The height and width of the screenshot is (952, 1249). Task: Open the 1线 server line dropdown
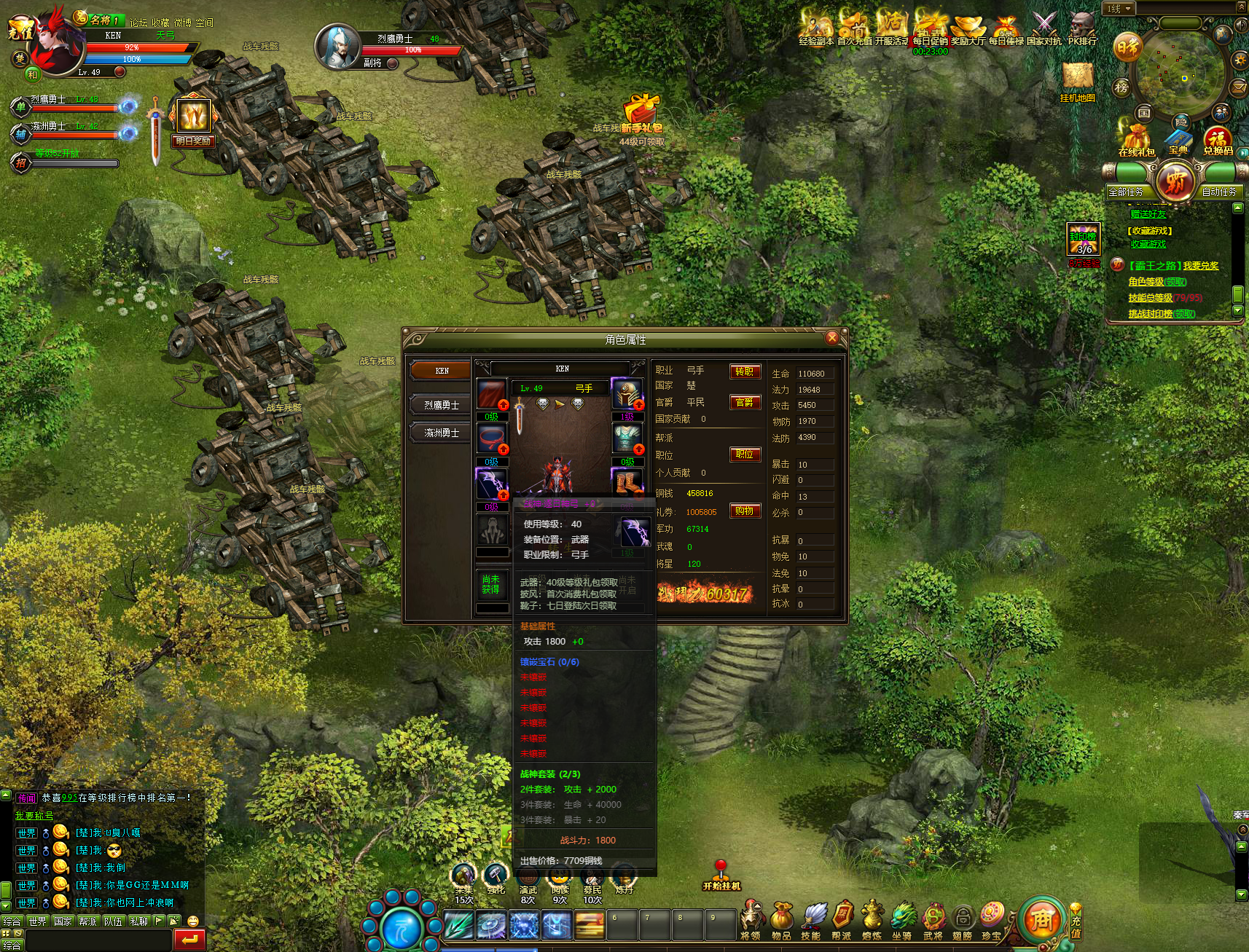1119,9
